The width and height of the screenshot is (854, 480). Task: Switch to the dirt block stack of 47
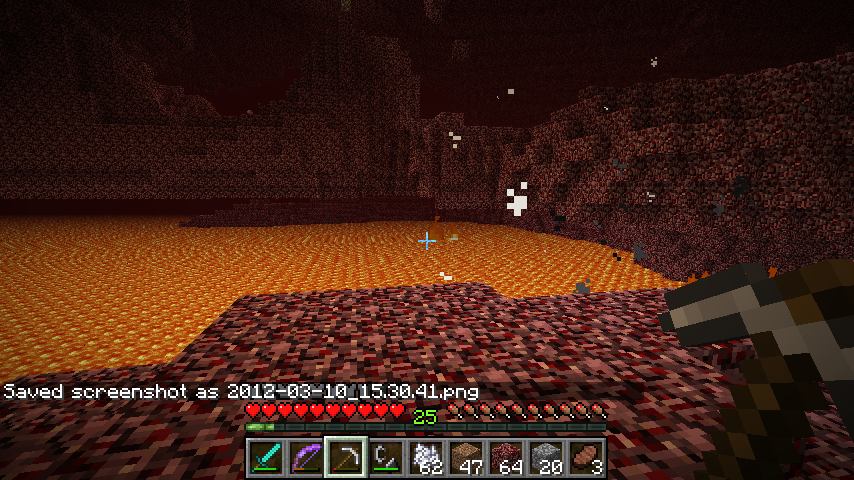(x=466, y=457)
